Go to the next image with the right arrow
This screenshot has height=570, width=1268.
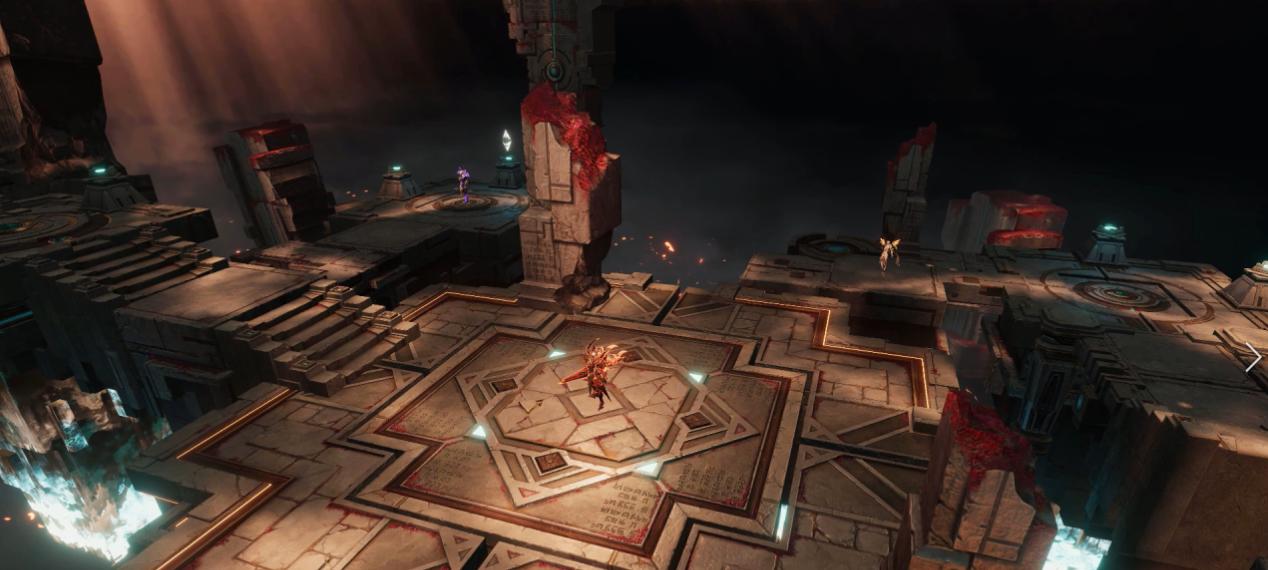[x=1252, y=358]
